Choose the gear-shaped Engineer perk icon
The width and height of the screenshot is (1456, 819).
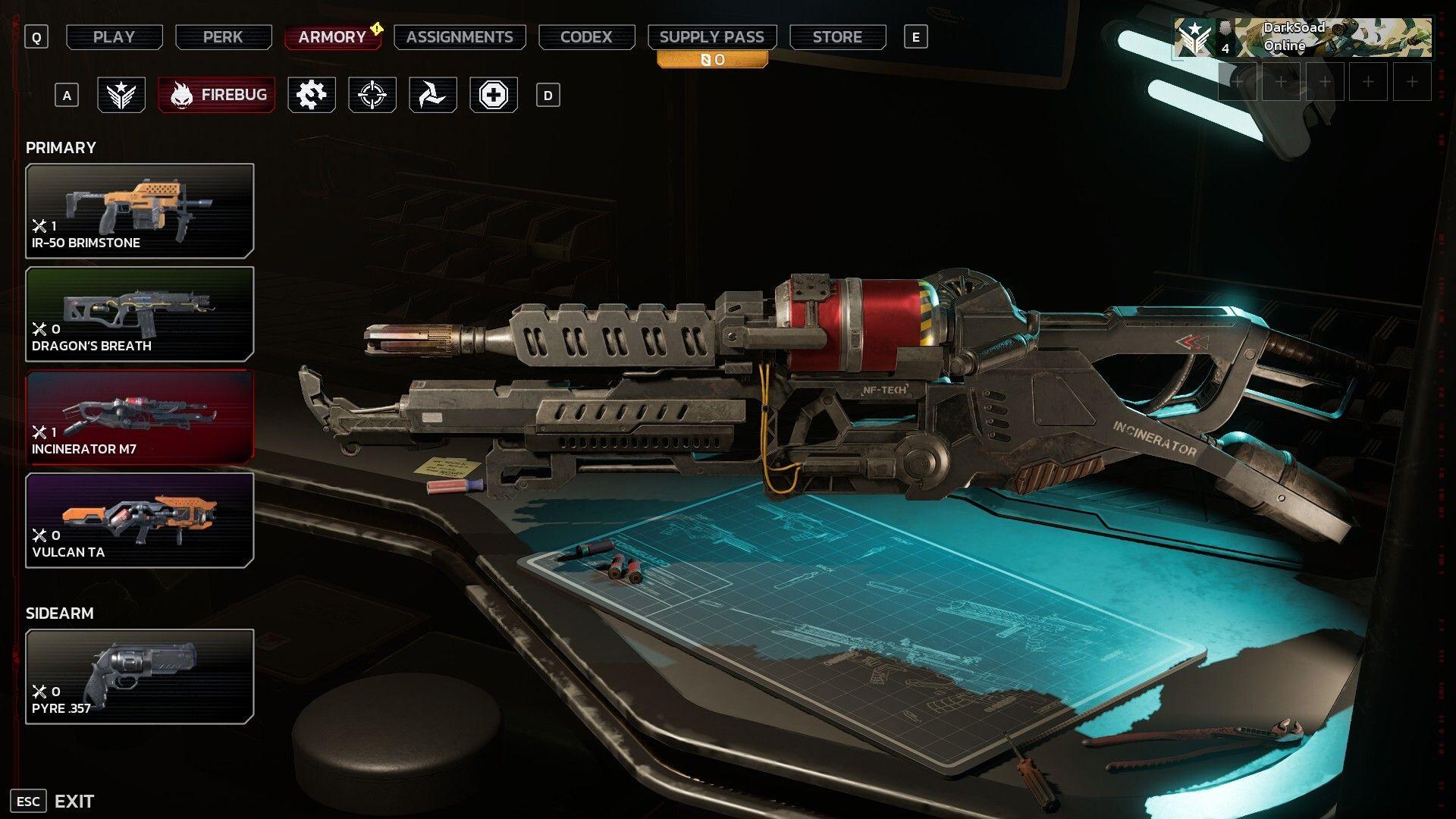click(x=311, y=96)
